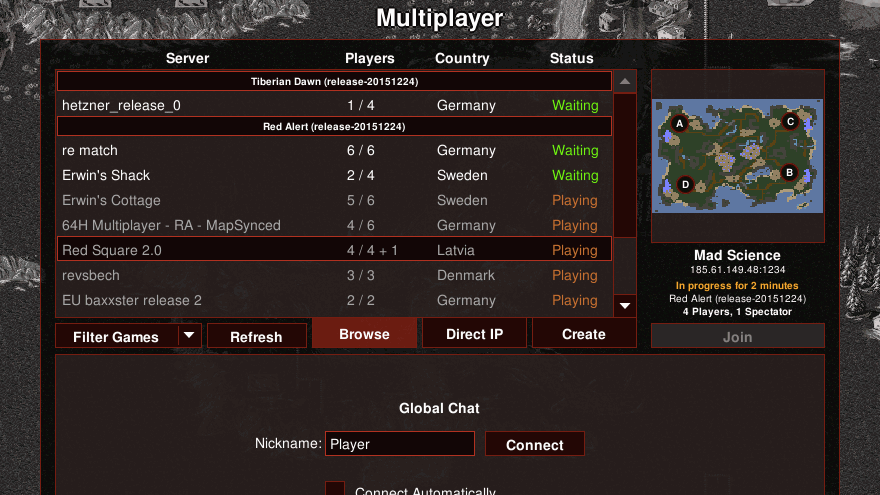880x495 pixels.
Task: Open the Direct IP tab
Action: (474, 334)
